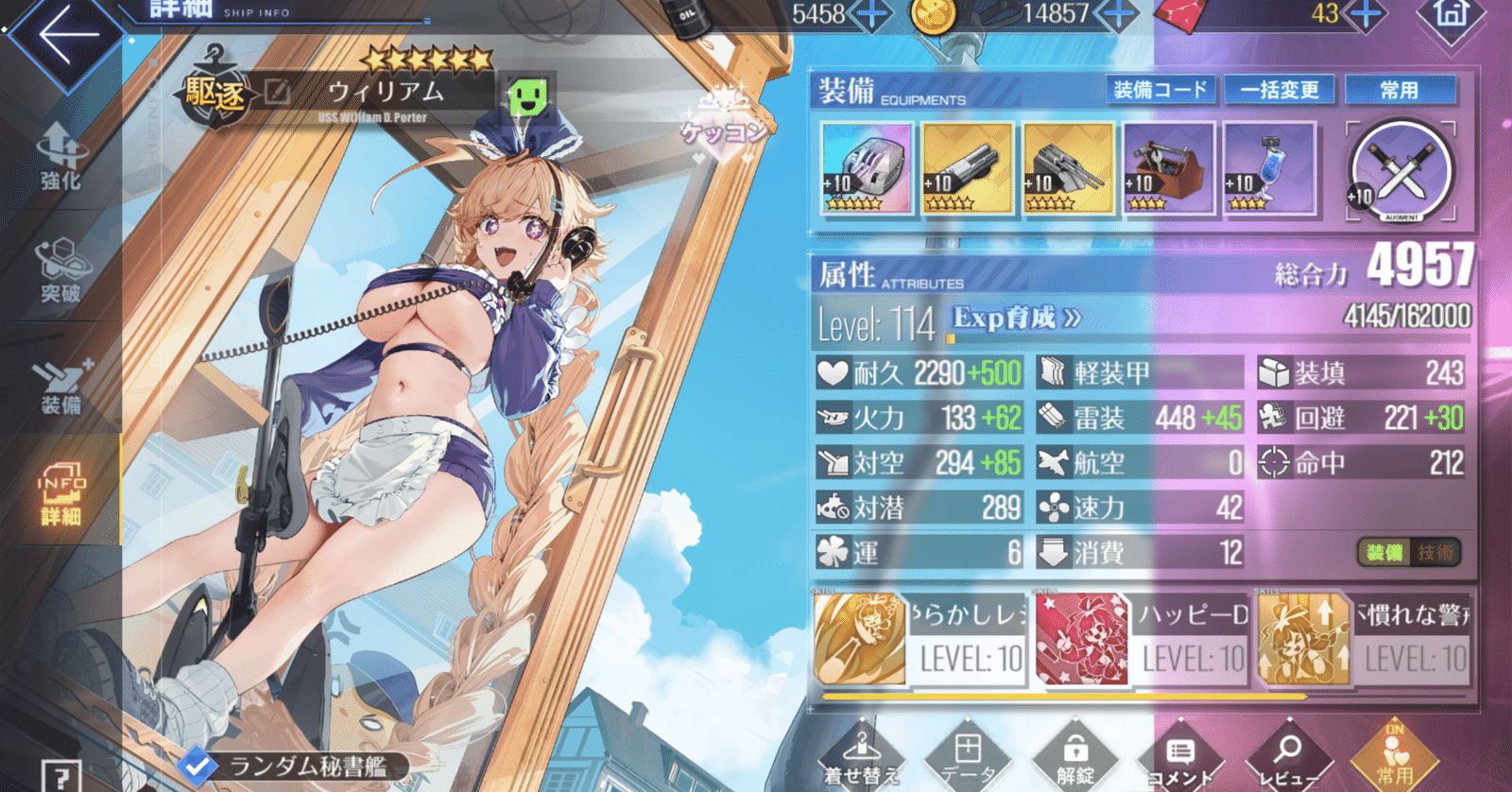Open the コメント (comment) speech bubble icon
The image size is (1512, 792).
pos(1181,751)
